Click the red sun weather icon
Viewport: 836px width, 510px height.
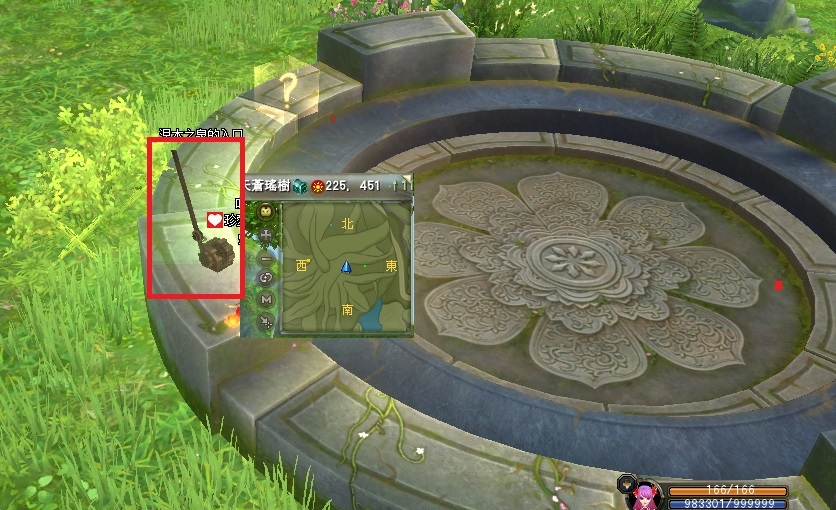(319, 185)
